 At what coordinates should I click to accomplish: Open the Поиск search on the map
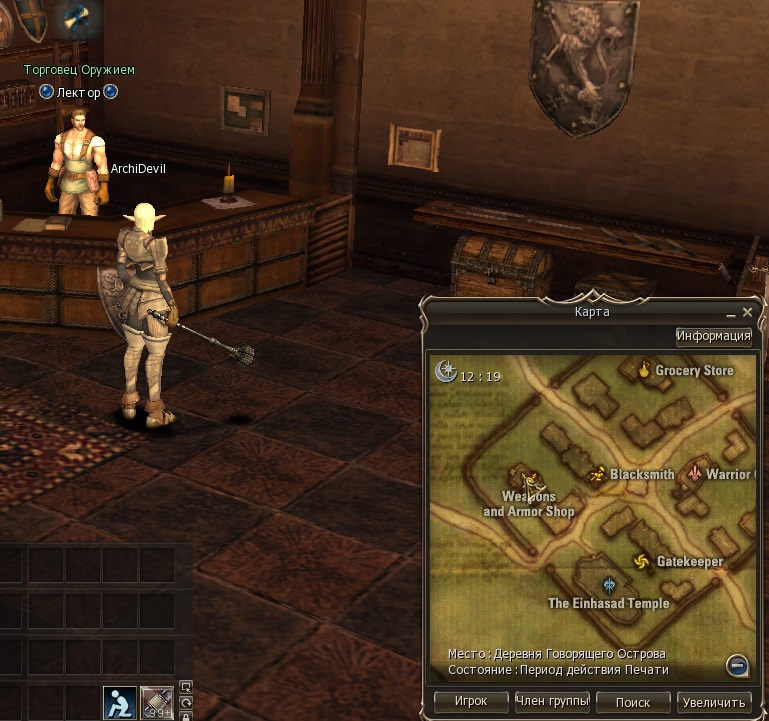pyautogui.click(x=632, y=702)
